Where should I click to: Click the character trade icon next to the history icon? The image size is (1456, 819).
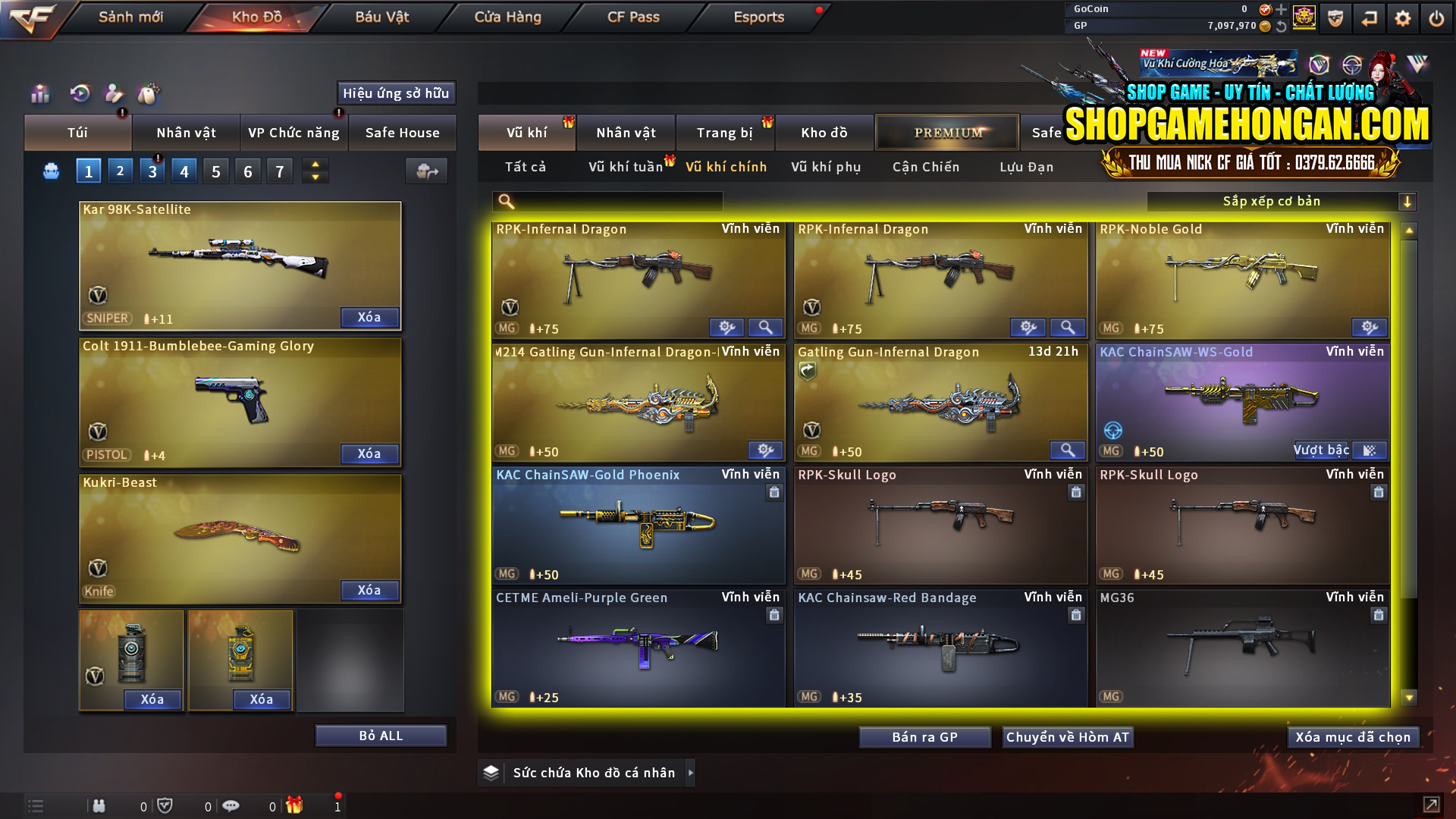tap(114, 93)
